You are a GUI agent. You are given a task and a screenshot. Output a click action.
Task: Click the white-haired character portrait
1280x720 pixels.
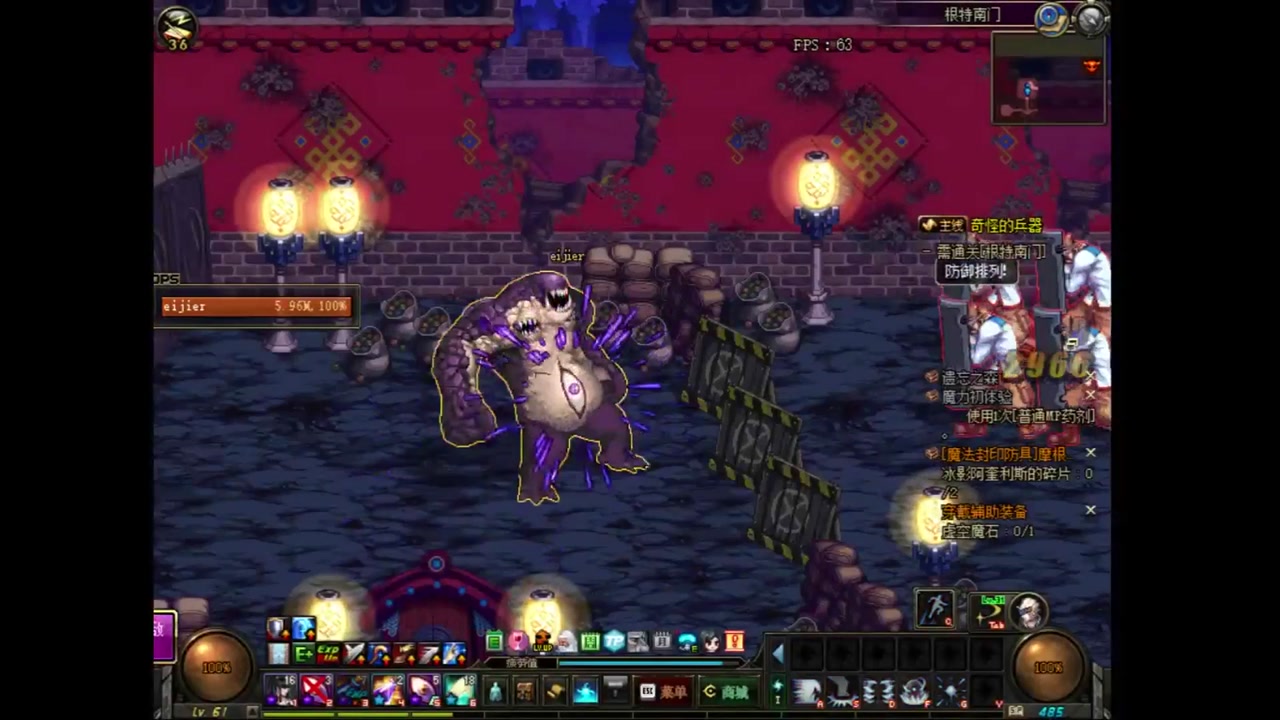coord(1028,609)
